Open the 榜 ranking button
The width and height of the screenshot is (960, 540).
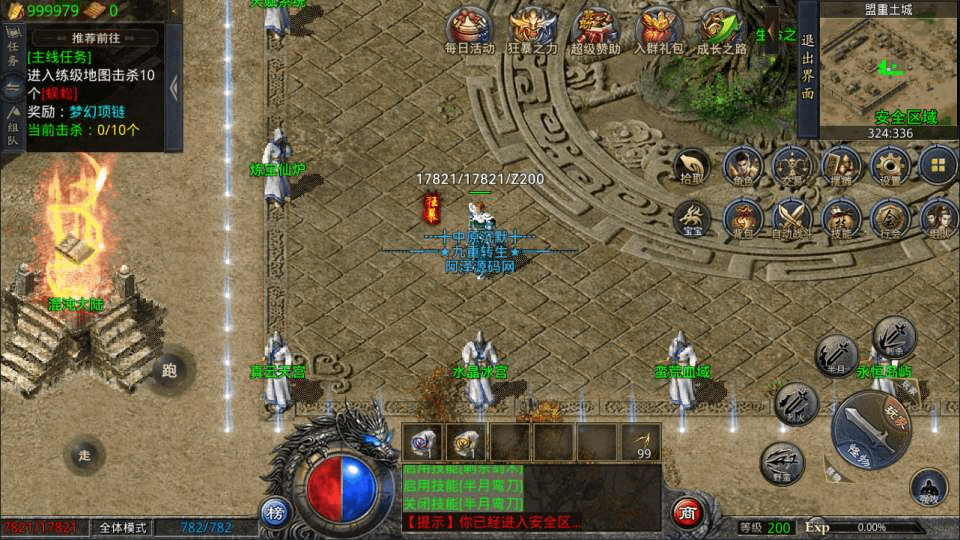[x=275, y=512]
